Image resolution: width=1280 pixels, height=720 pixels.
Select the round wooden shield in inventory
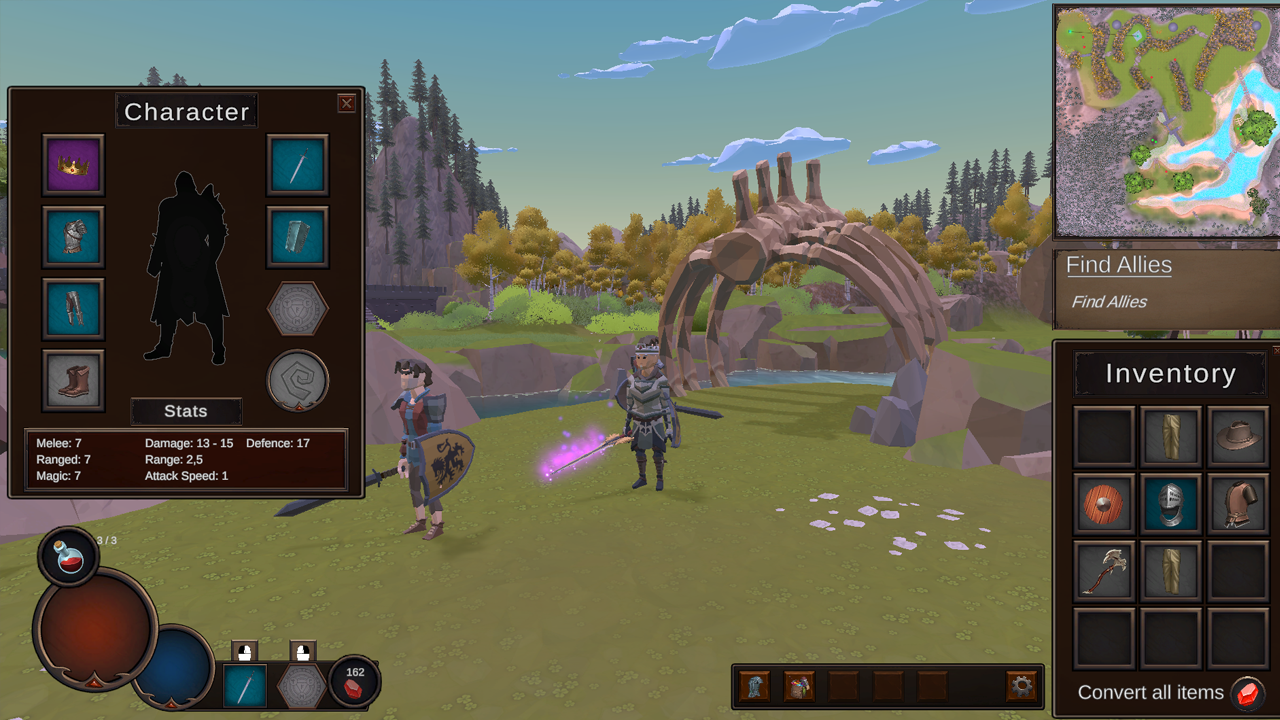point(1104,503)
